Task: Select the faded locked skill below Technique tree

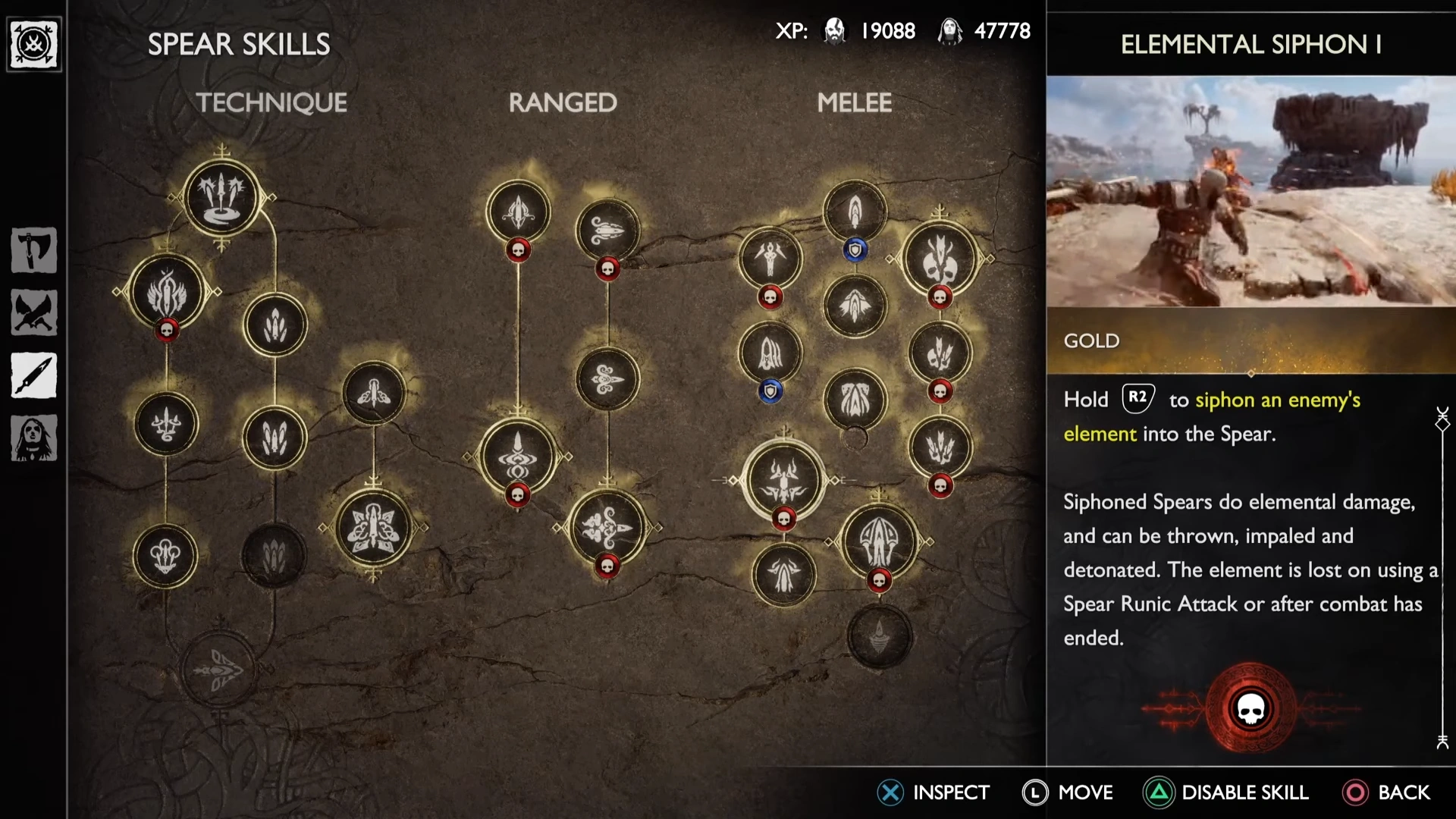Action: [220, 669]
